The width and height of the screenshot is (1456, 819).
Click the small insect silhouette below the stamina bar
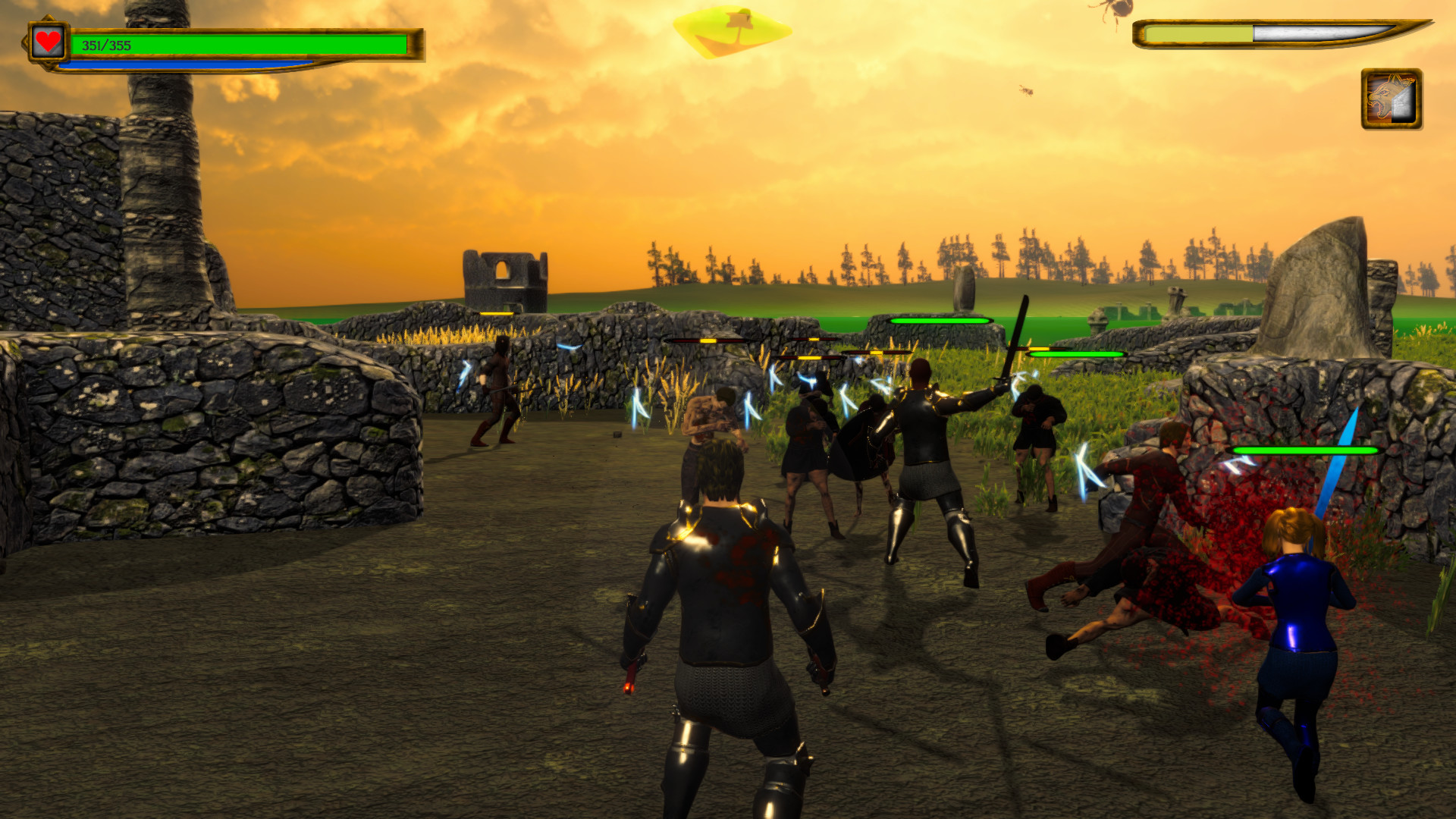coord(1026,89)
